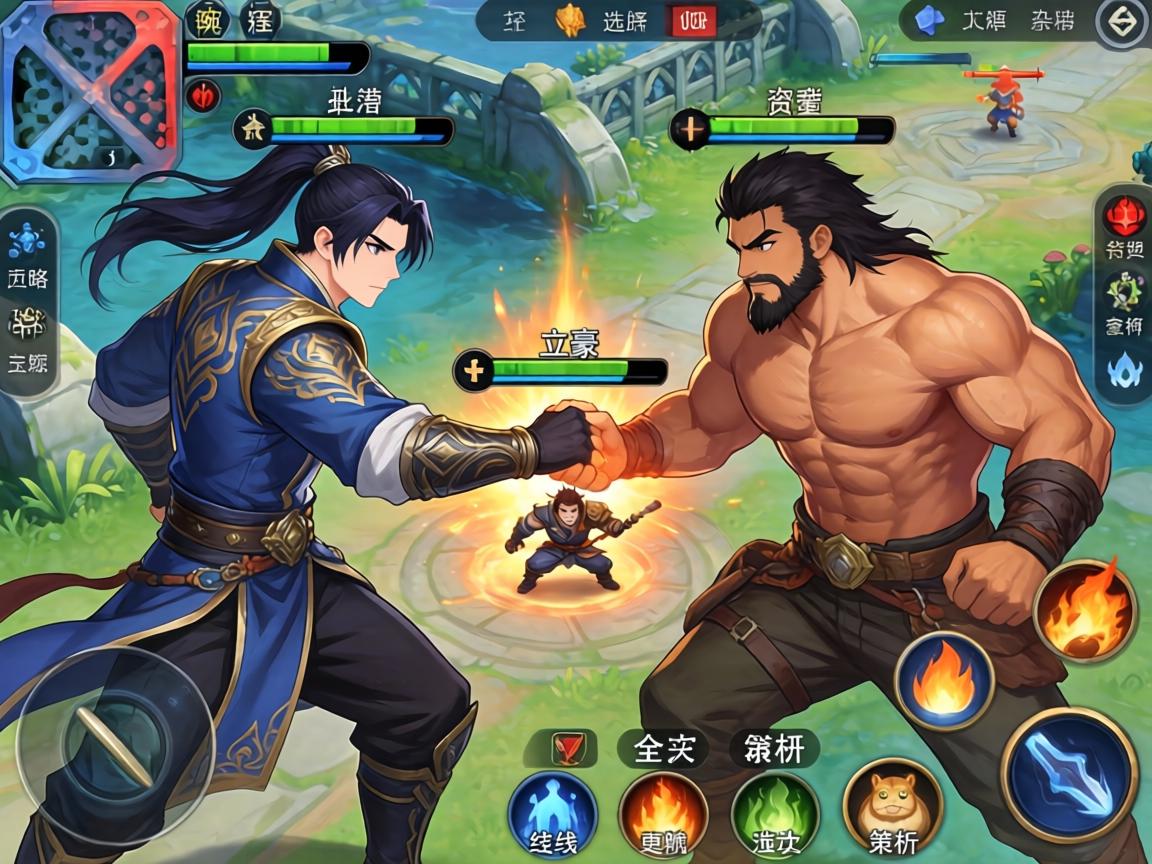Click the 全灾 text button
Image resolution: width=1152 pixels, height=864 pixels.
click(663, 748)
